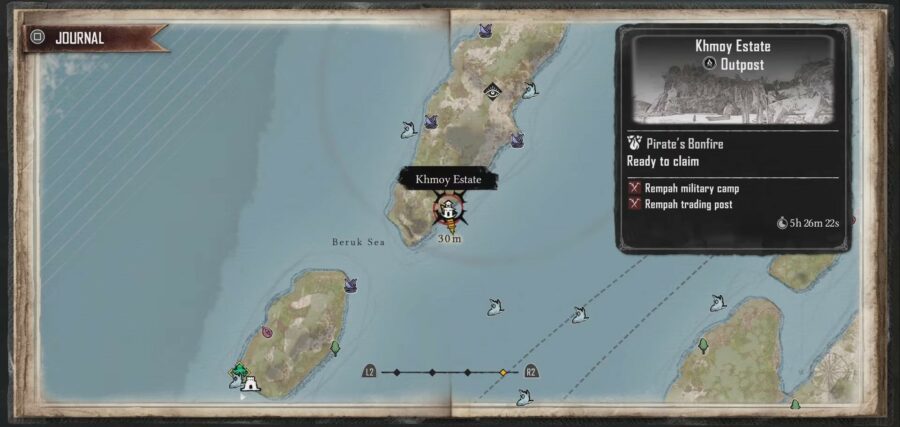Click the pink leaf resource marker
Viewport: 900px width, 427px height.
point(267,332)
